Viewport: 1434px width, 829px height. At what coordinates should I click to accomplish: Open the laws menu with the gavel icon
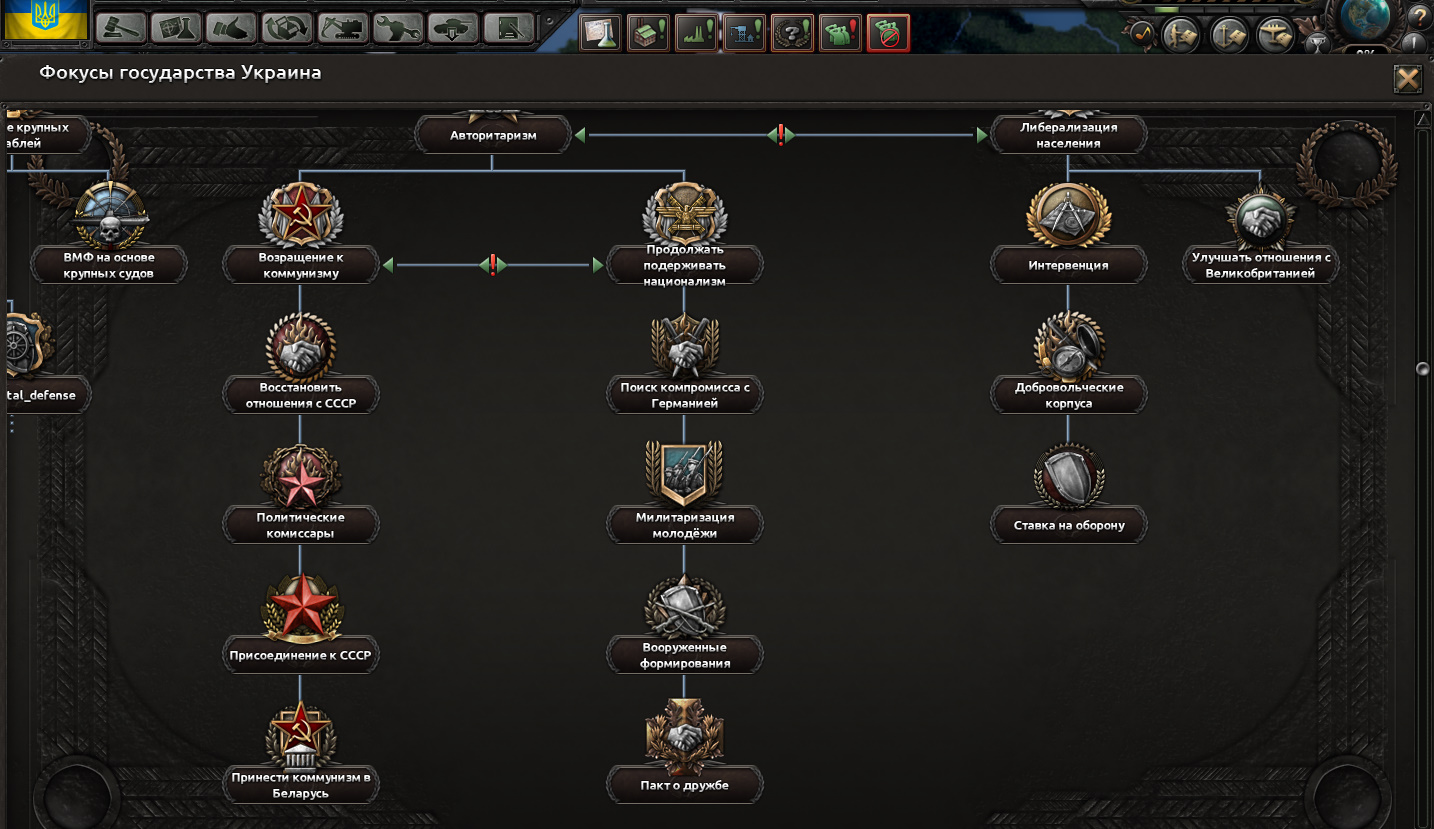[x=121, y=28]
